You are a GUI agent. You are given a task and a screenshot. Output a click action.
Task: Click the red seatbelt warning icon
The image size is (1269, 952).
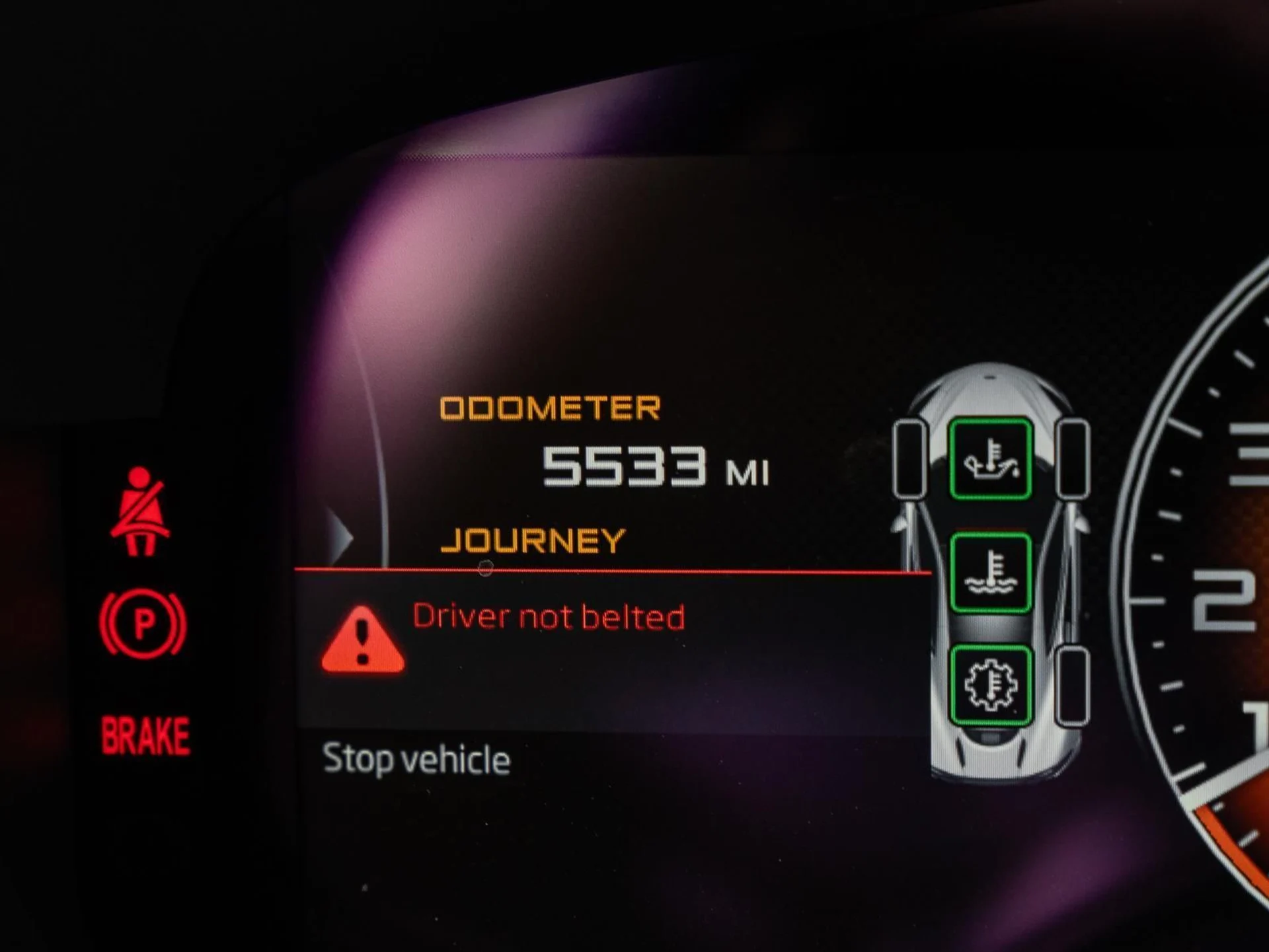[140, 511]
